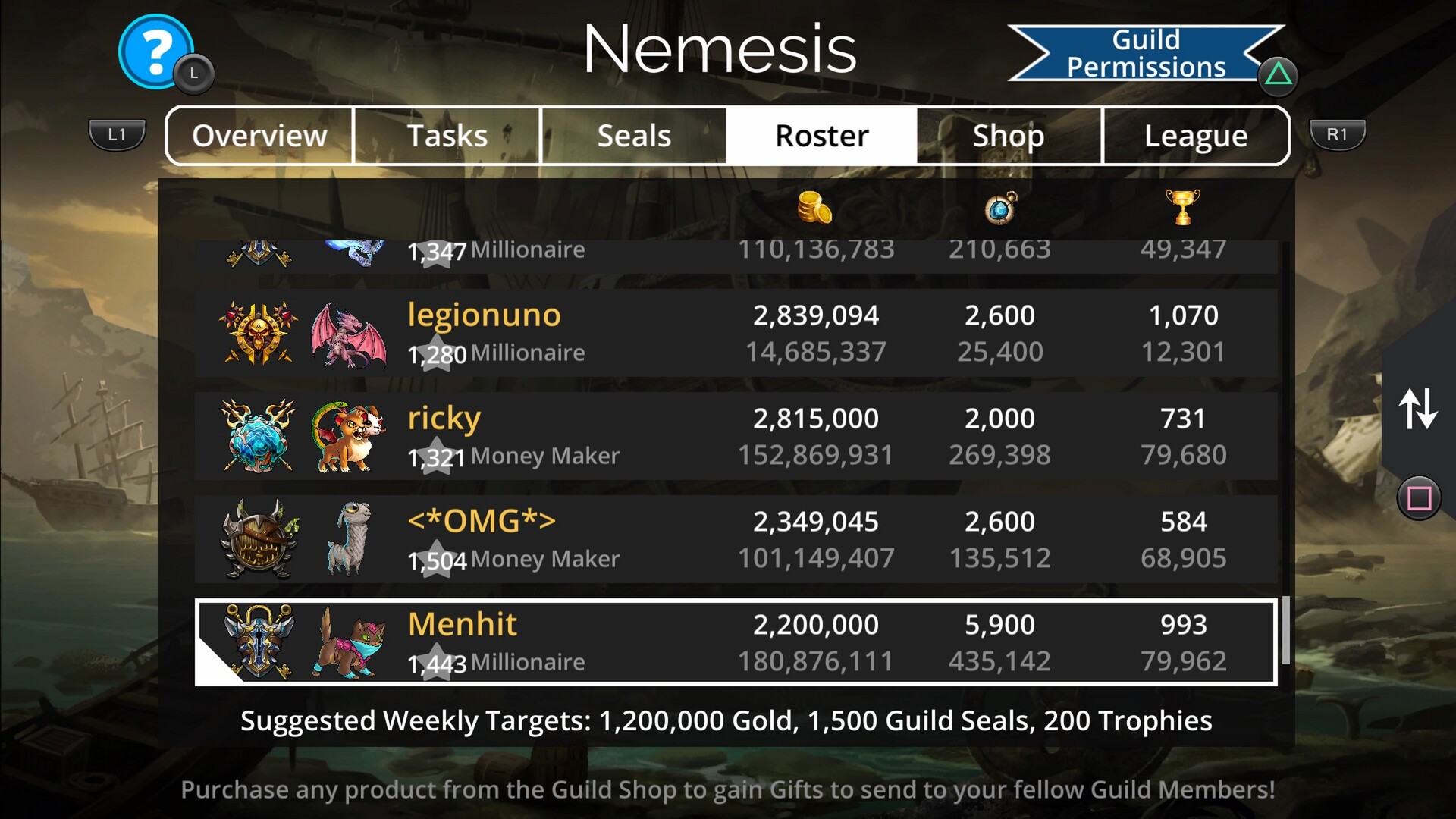Switch to the Overview tab
The image size is (1456, 819).
[x=259, y=136]
